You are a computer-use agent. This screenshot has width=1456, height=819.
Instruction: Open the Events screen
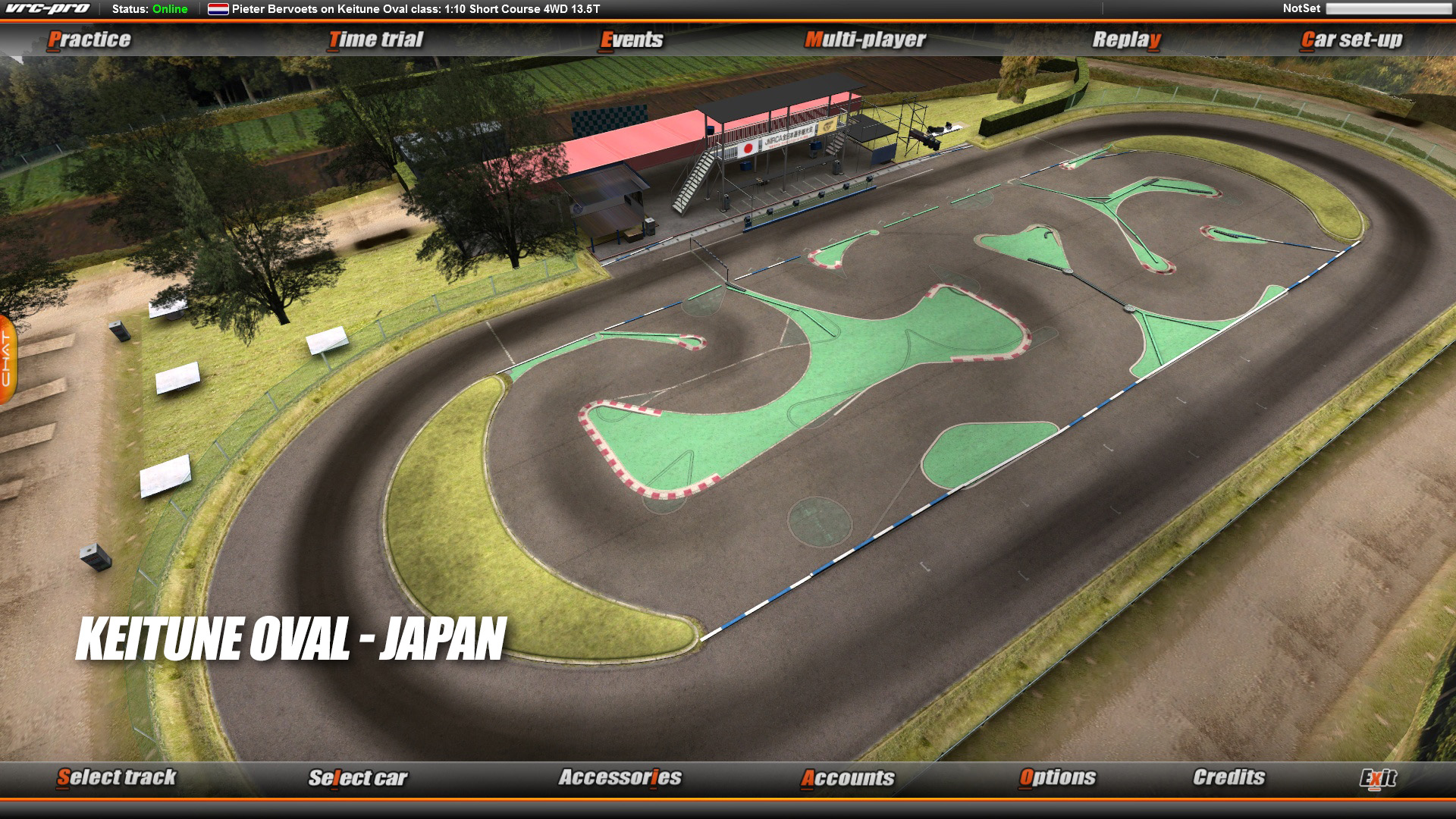tap(631, 39)
